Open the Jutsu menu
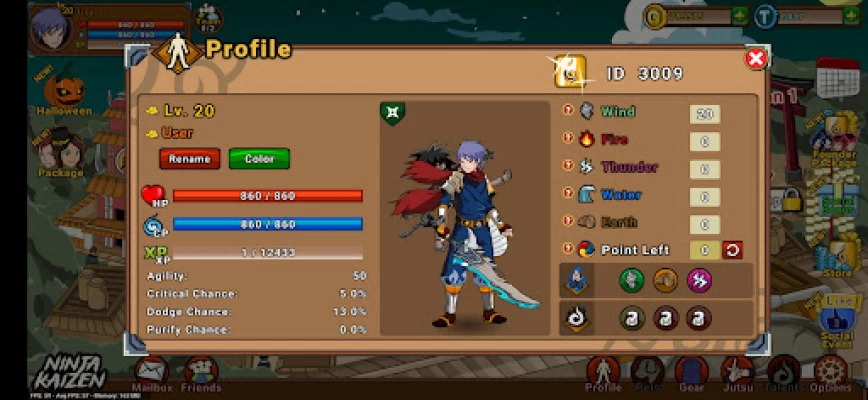This screenshot has height=400, width=868. click(x=738, y=374)
